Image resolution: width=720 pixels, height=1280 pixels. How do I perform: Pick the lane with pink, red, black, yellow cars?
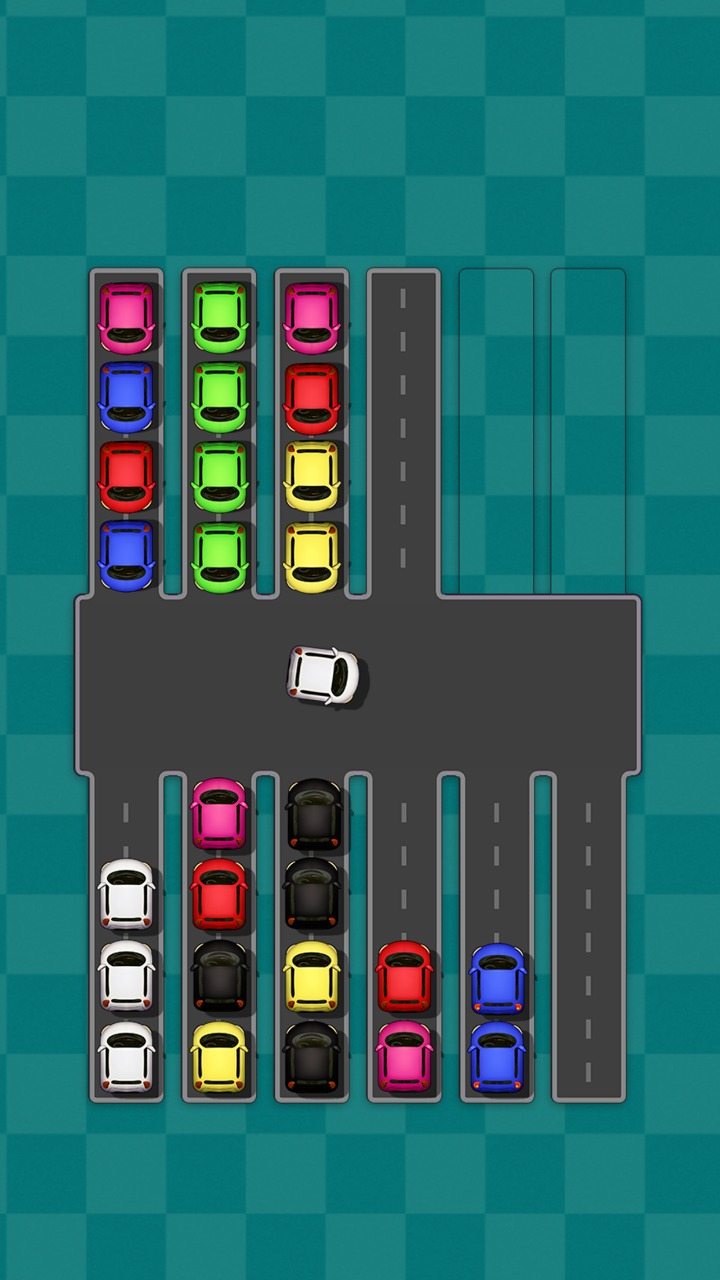219,935
